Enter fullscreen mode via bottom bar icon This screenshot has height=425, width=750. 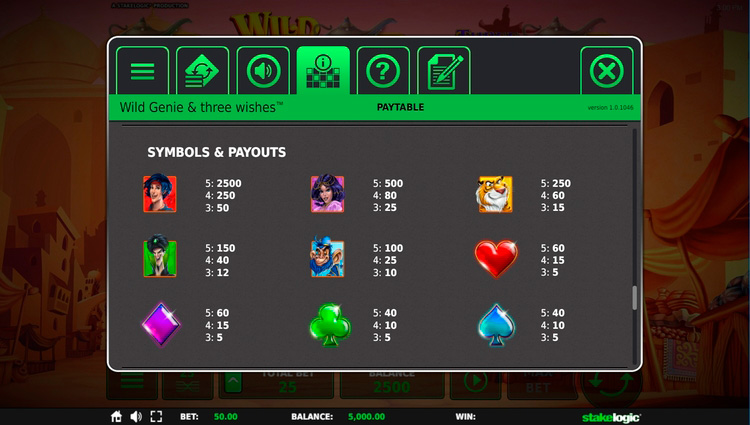pyautogui.click(x=156, y=416)
